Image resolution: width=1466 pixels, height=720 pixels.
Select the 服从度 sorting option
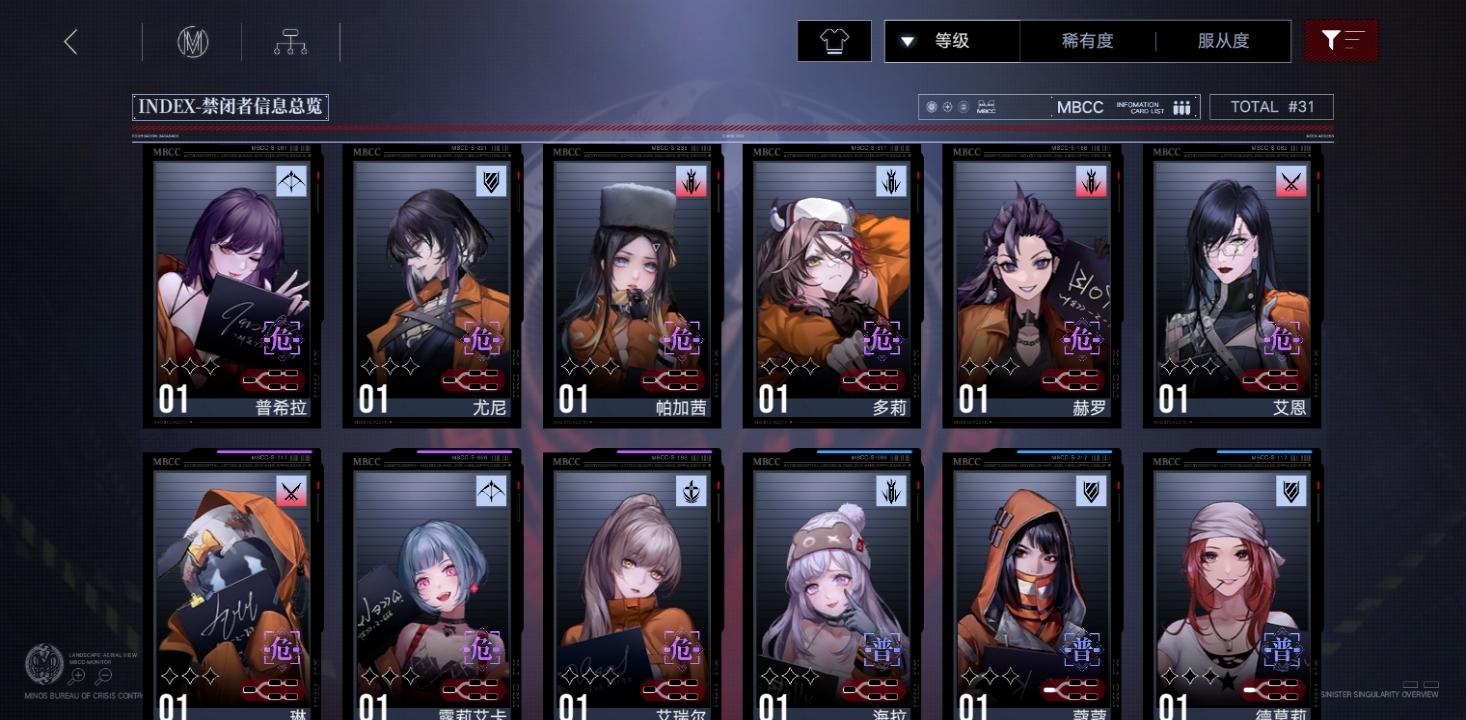click(x=1222, y=41)
